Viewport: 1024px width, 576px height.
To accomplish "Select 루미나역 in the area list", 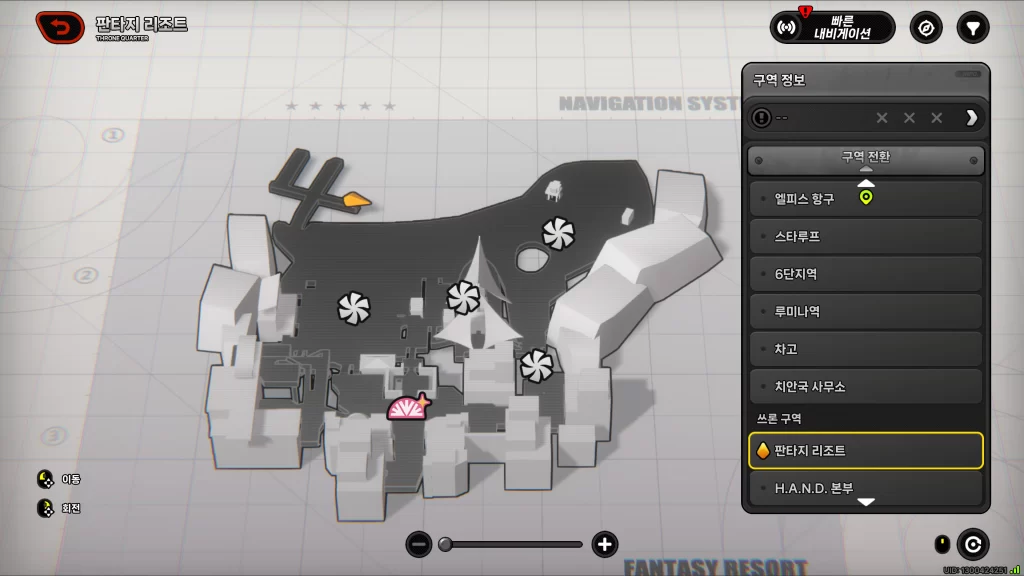I will pos(866,311).
